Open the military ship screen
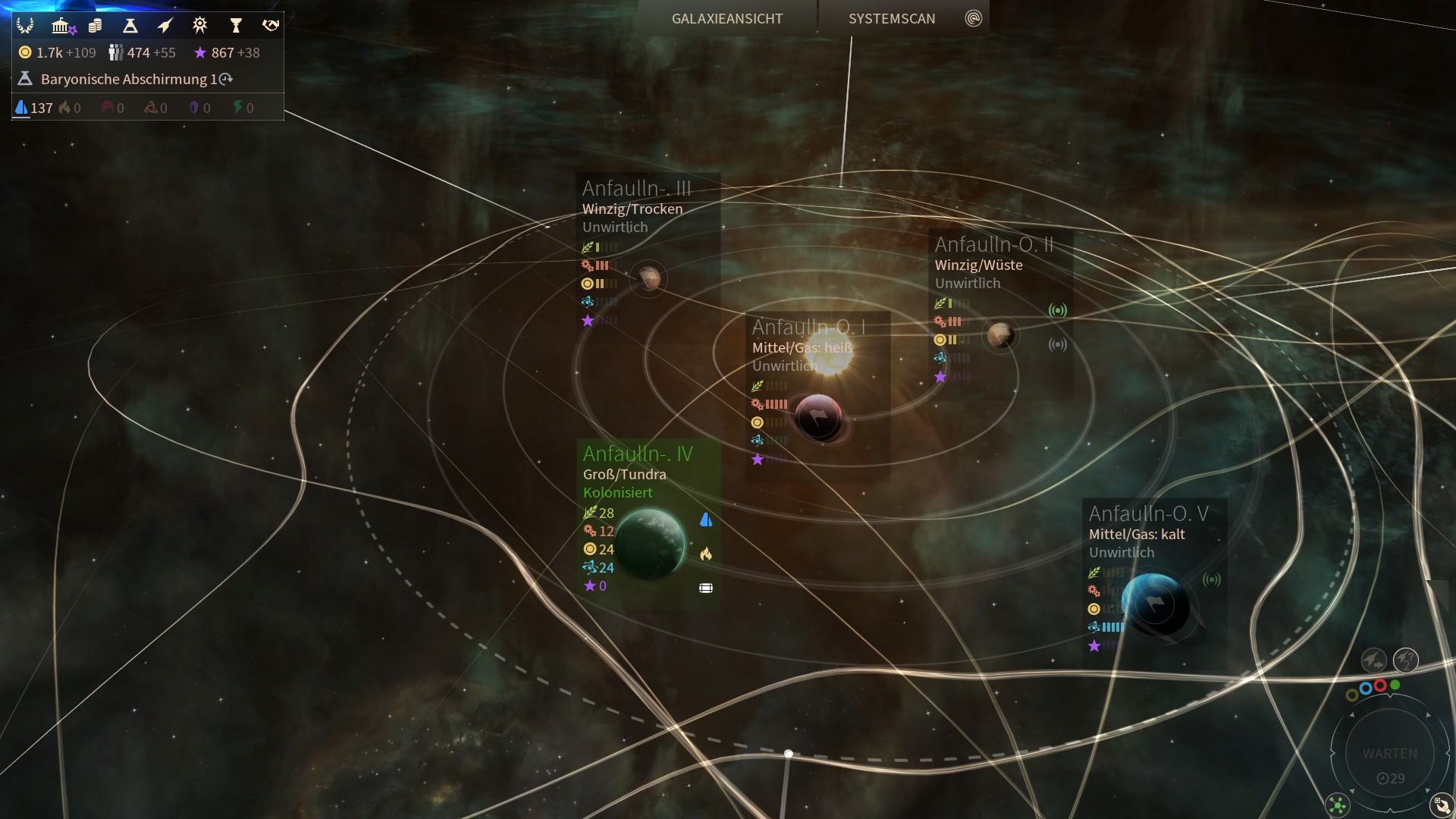 coord(165,26)
